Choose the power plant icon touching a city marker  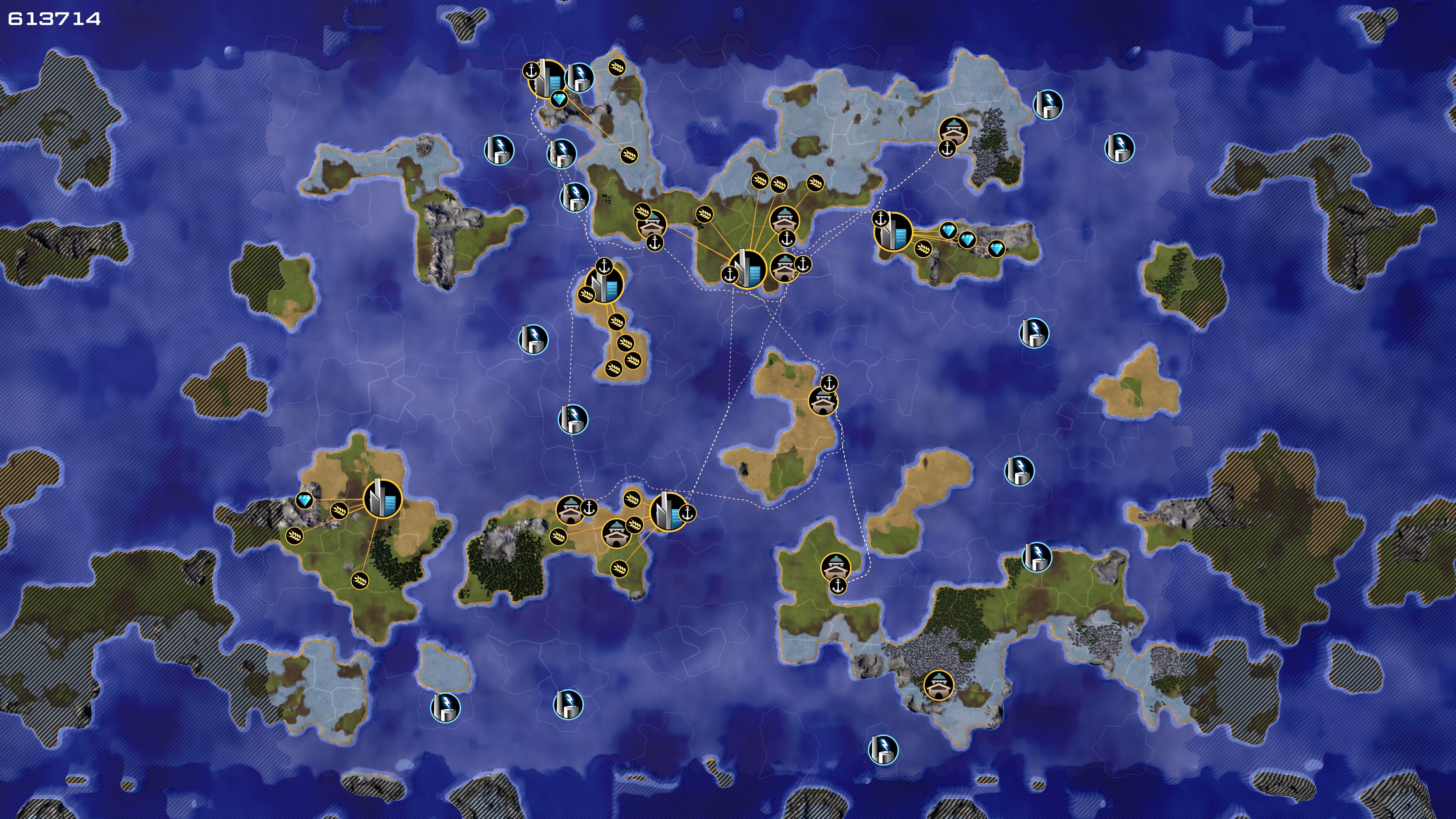[579, 77]
